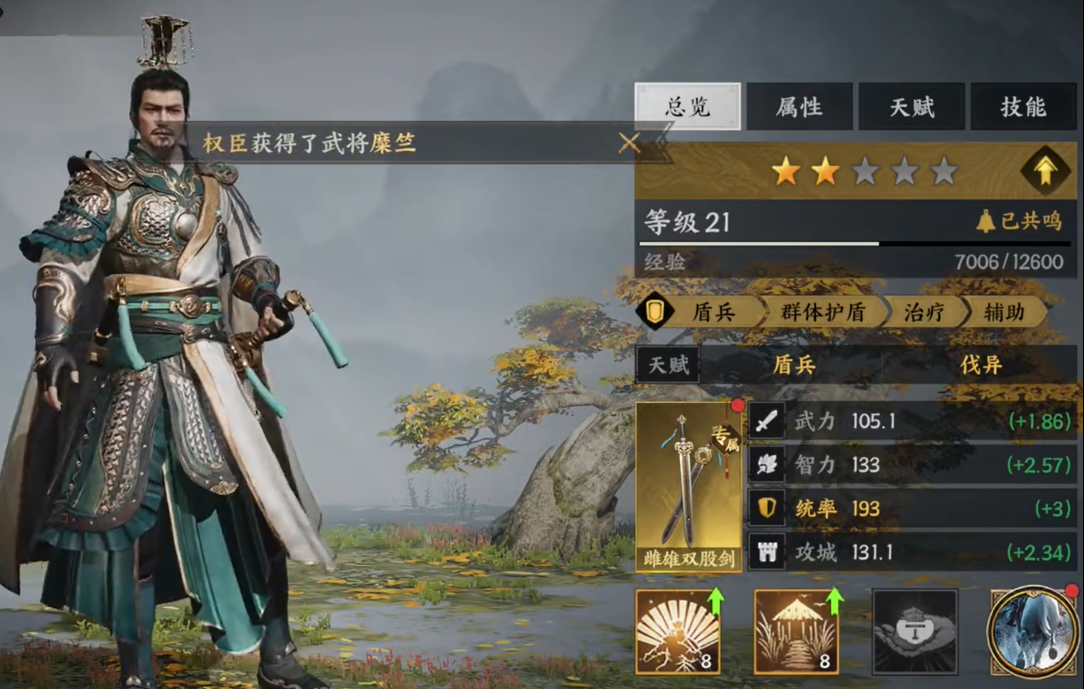Open the 已共鸣 resonance bell indicator
The image size is (1084, 689).
[1019, 222]
